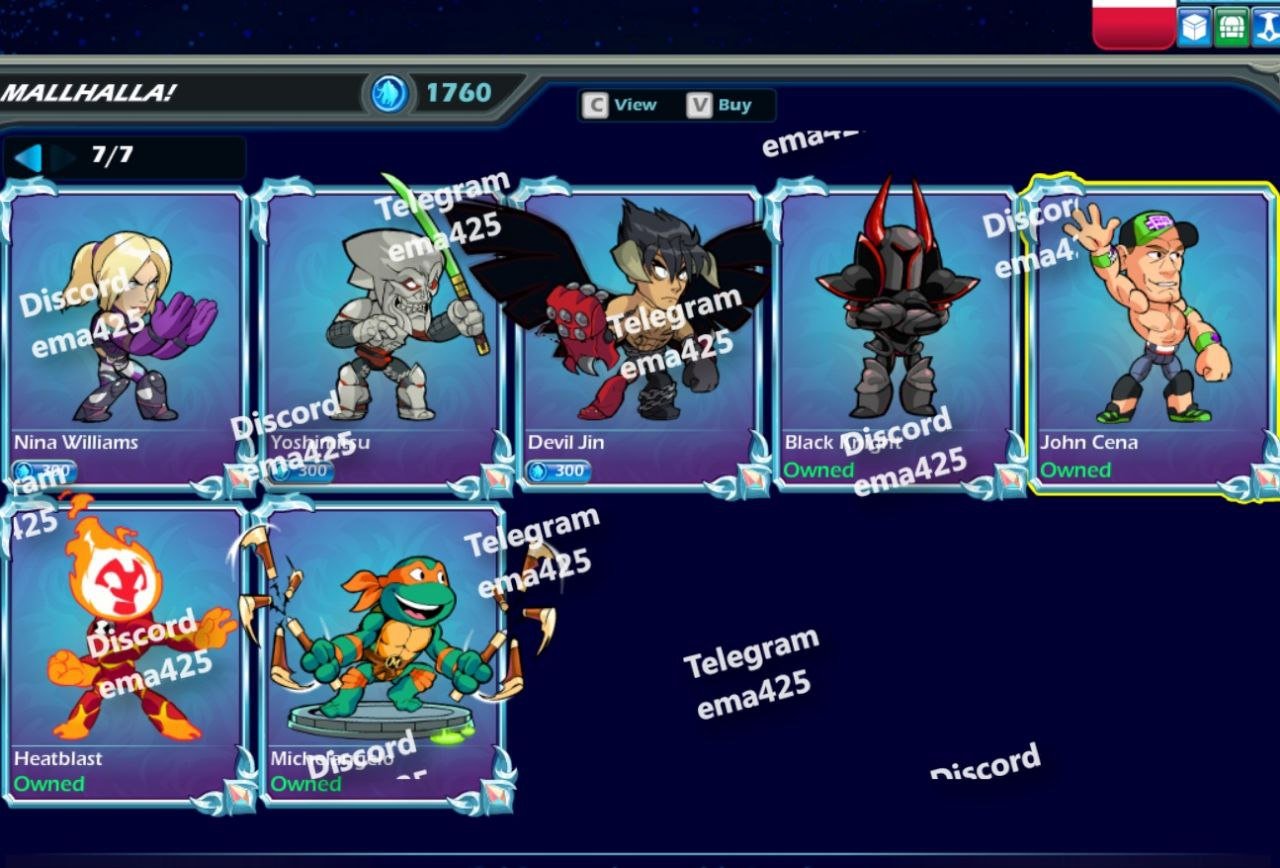Click the View button
Image resolution: width=1280 pixels, height=868 pixels.
tap(622, 105)
